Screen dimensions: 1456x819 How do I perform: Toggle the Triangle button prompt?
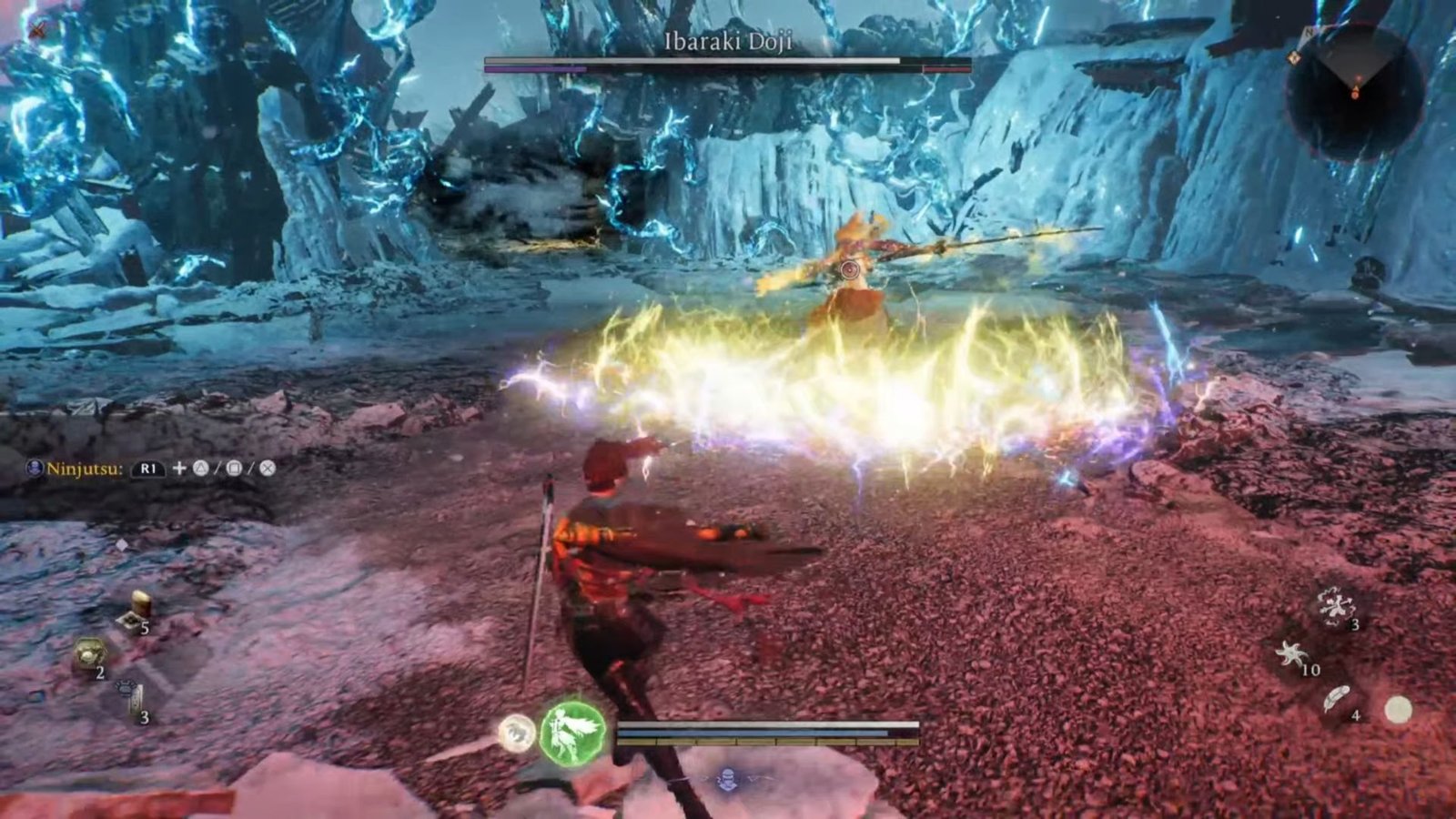click(x=202, y=469)
